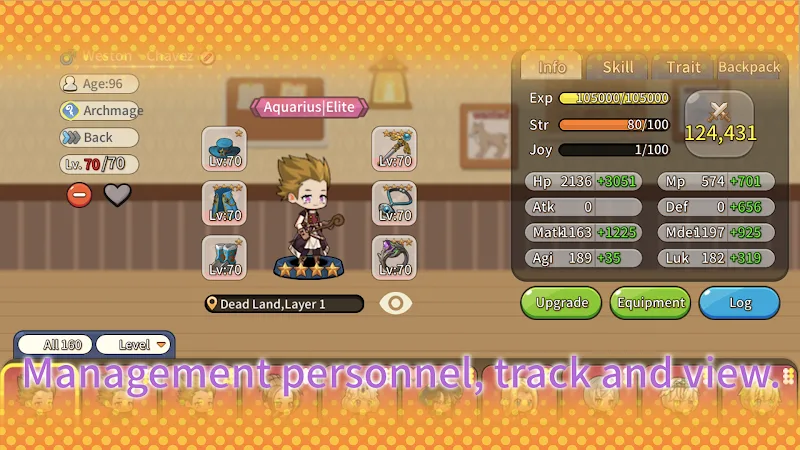Select the blue necklace accessory slot
Screen dimensions: 800x450
(394, 202)
